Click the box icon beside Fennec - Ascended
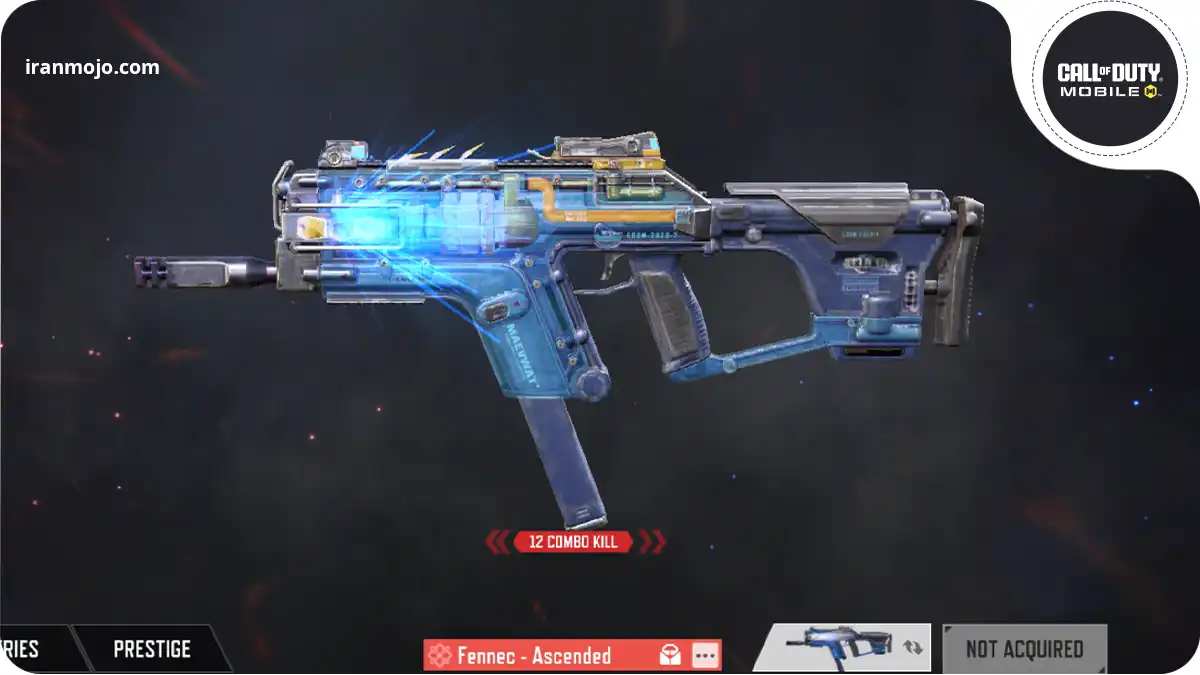The height and width of the screenshot is (675, 1200). pyautogui.click(x=670, y=656)
